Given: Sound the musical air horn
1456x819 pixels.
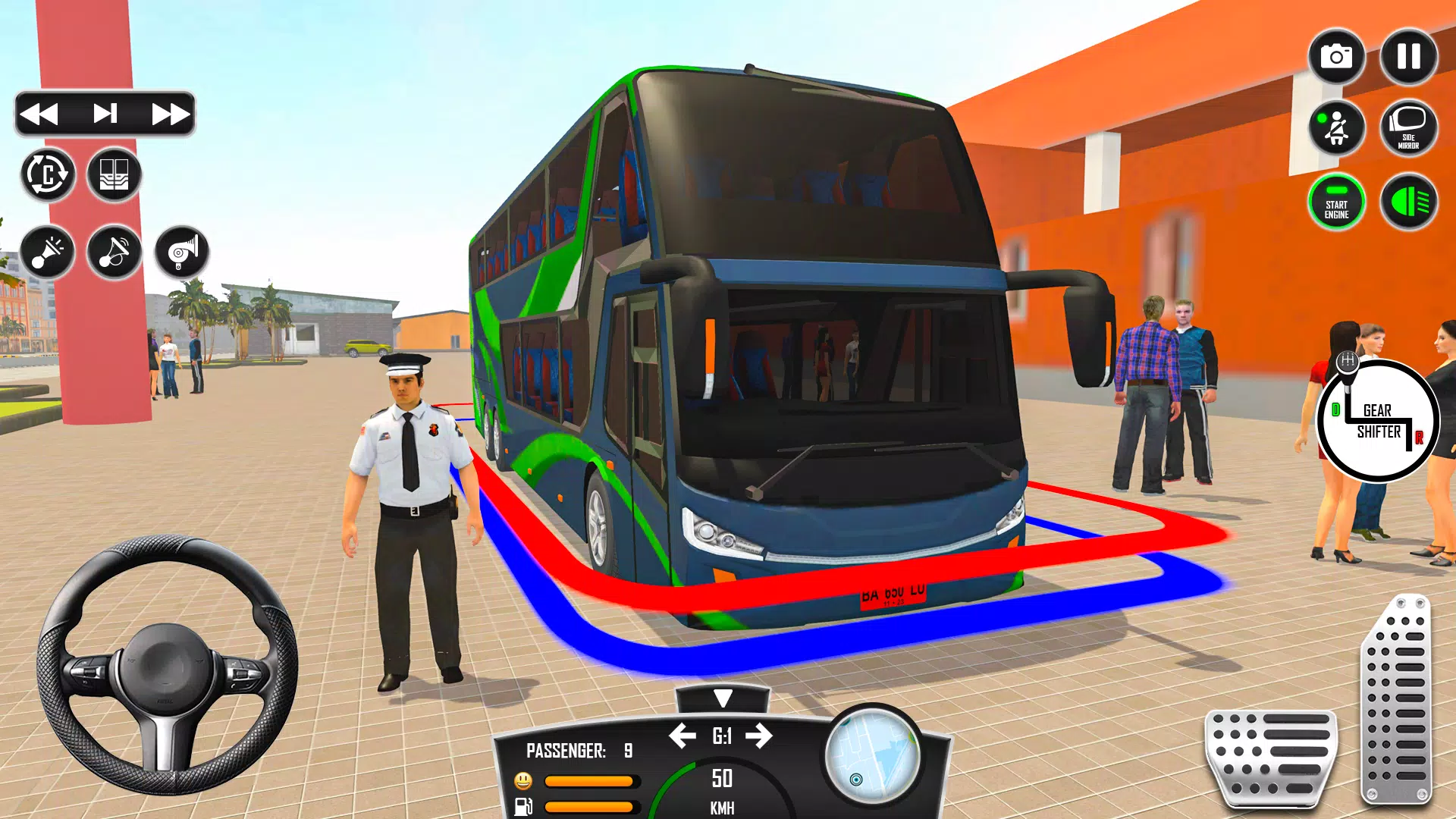Looking at the screenshot, I should point(115,253).
